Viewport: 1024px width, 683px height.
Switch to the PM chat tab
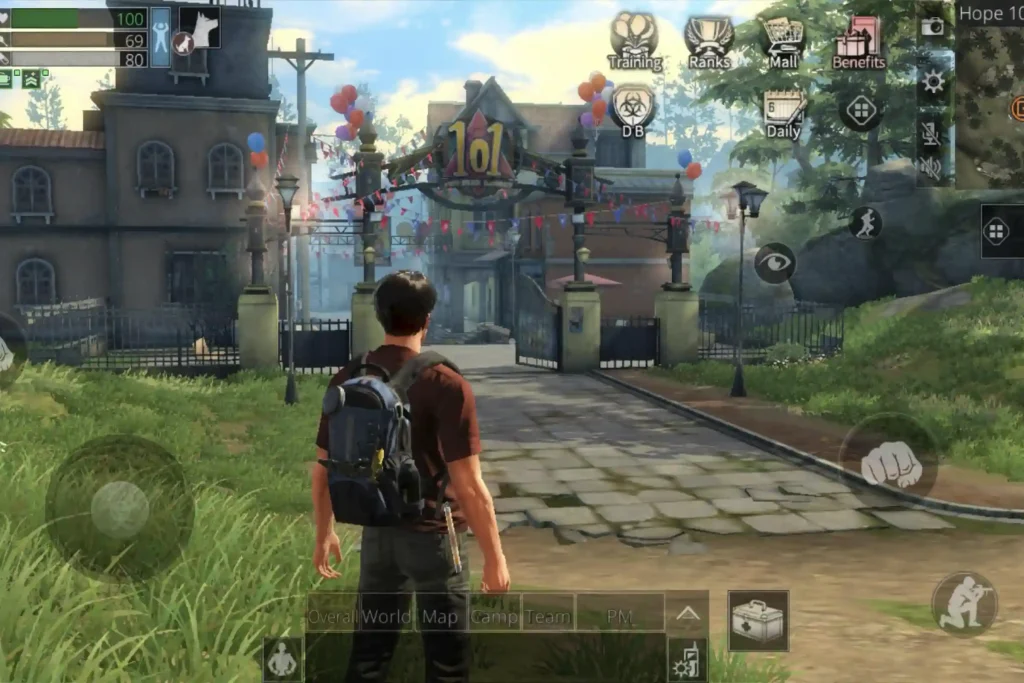click(620, 616)
